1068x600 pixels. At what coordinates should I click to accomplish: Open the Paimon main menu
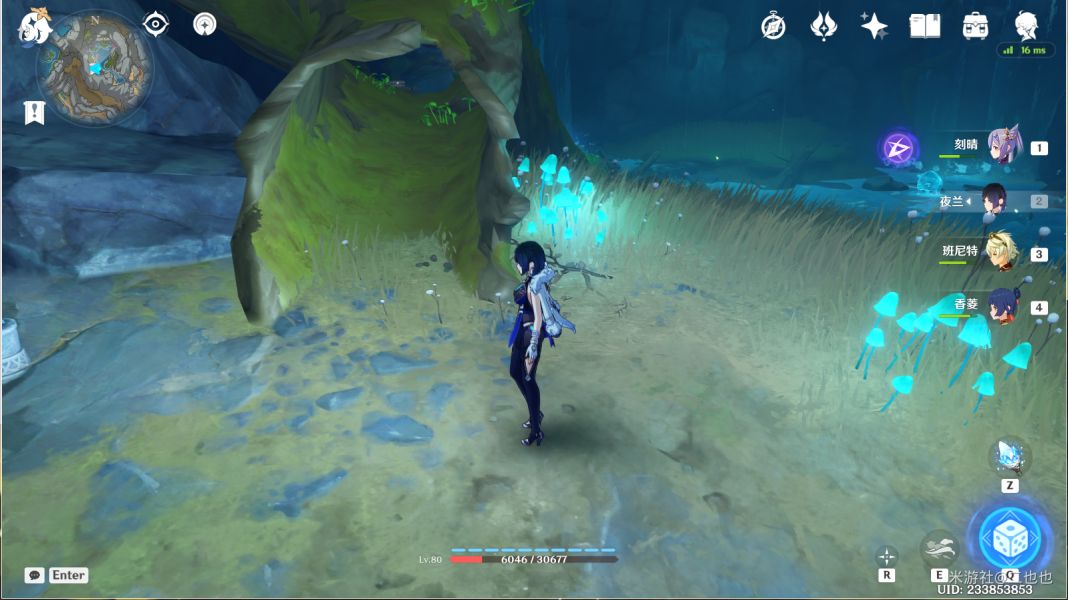tap(35, 25)
